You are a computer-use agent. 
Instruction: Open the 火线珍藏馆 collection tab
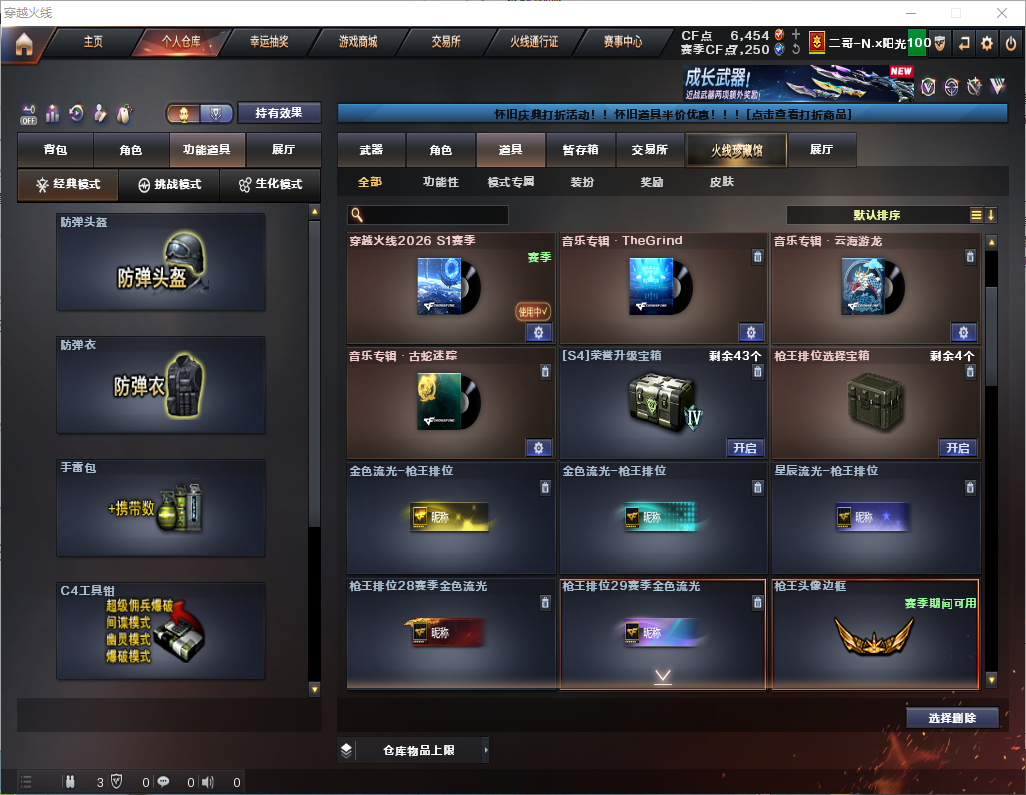(736, 150)
